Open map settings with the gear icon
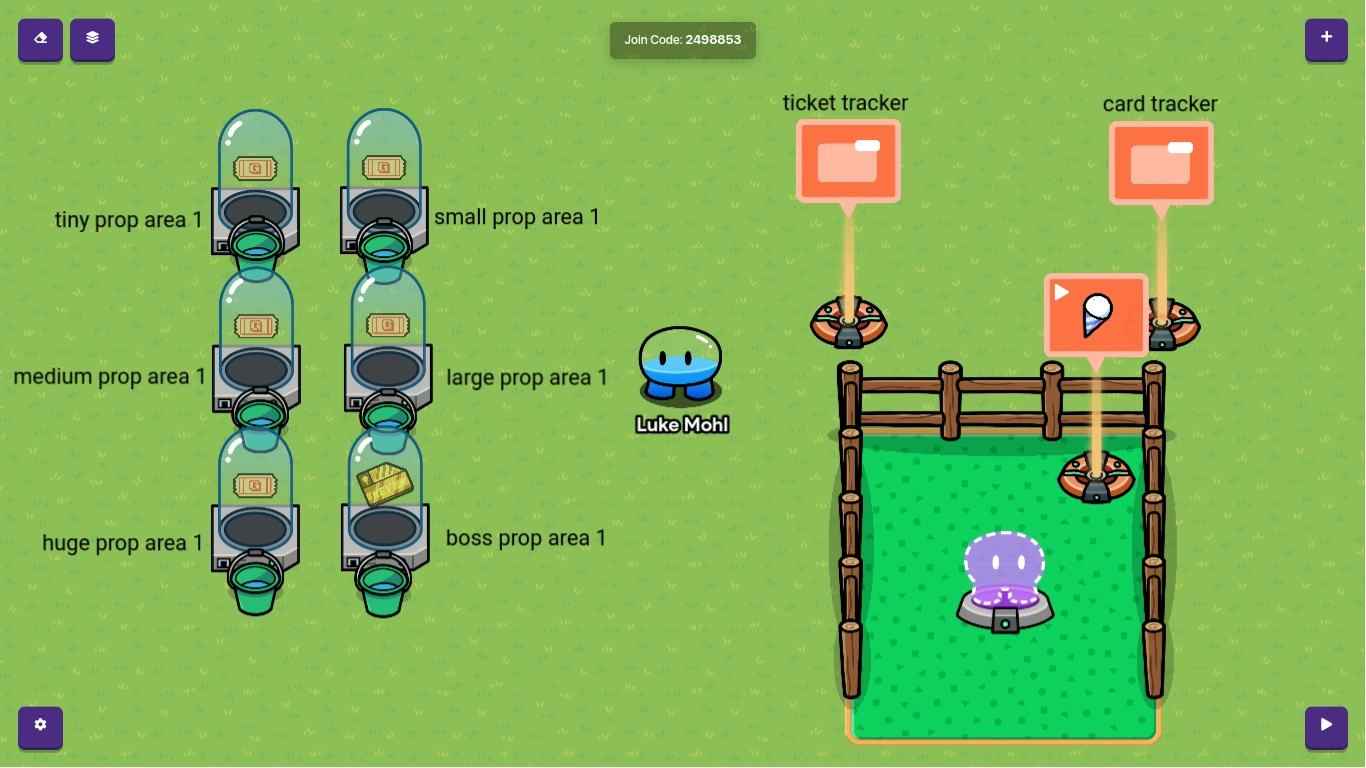Viewport: 1366px width, 768px height. [40, 726]
